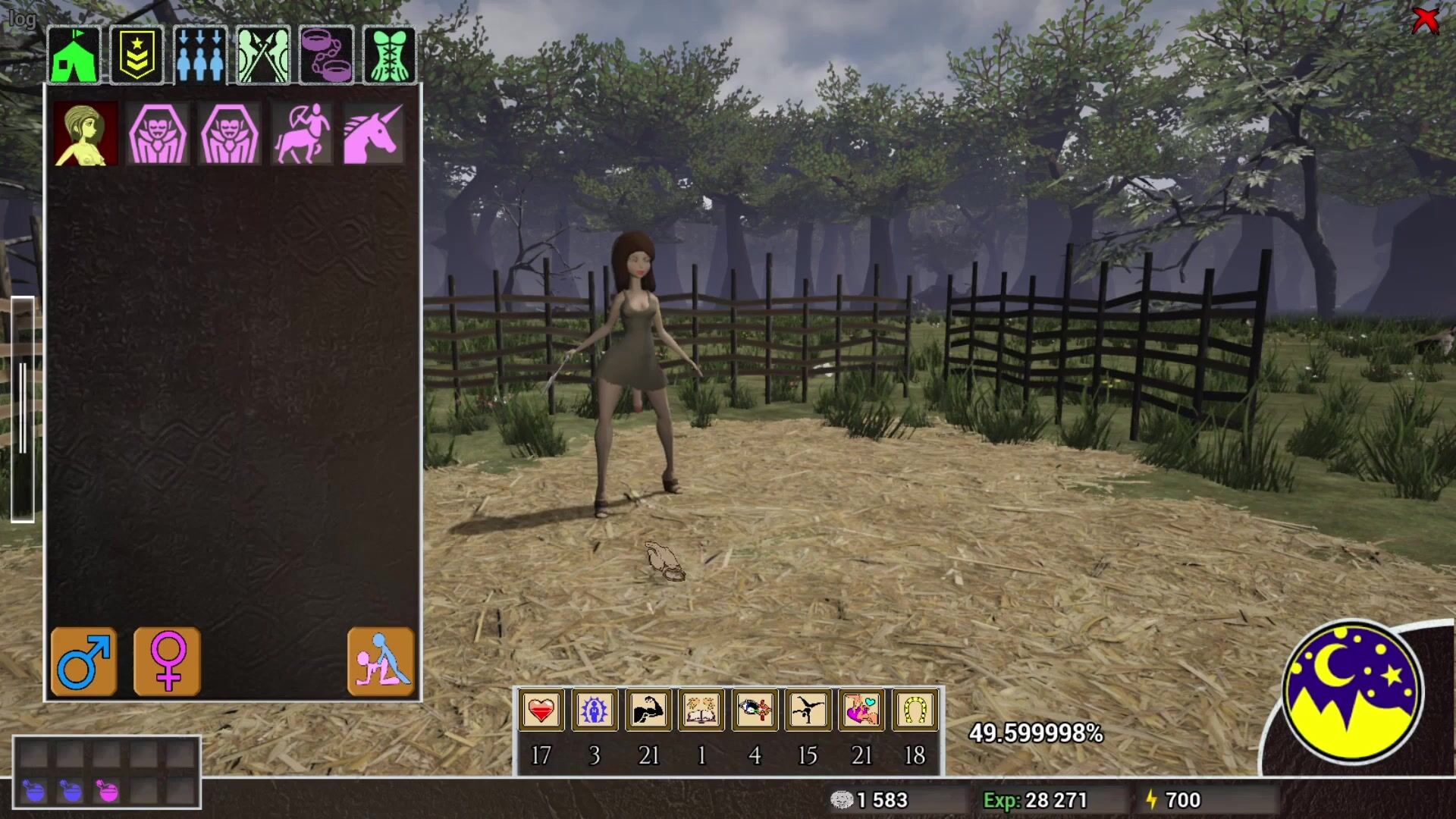
Task: Select the open book stat icon
Action: (x=701, y=711)
